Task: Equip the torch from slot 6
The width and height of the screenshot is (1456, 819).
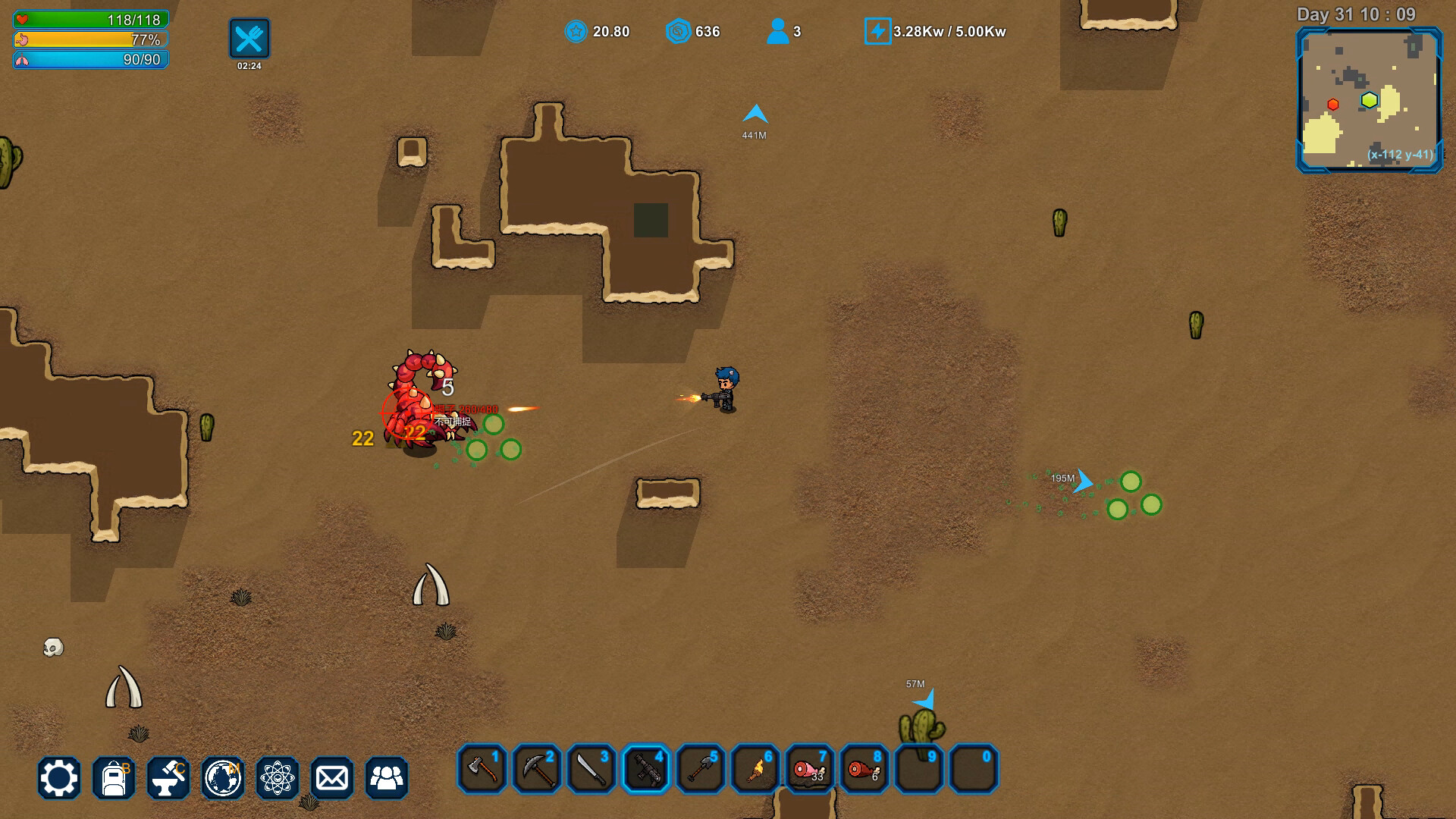Action: 755,769
